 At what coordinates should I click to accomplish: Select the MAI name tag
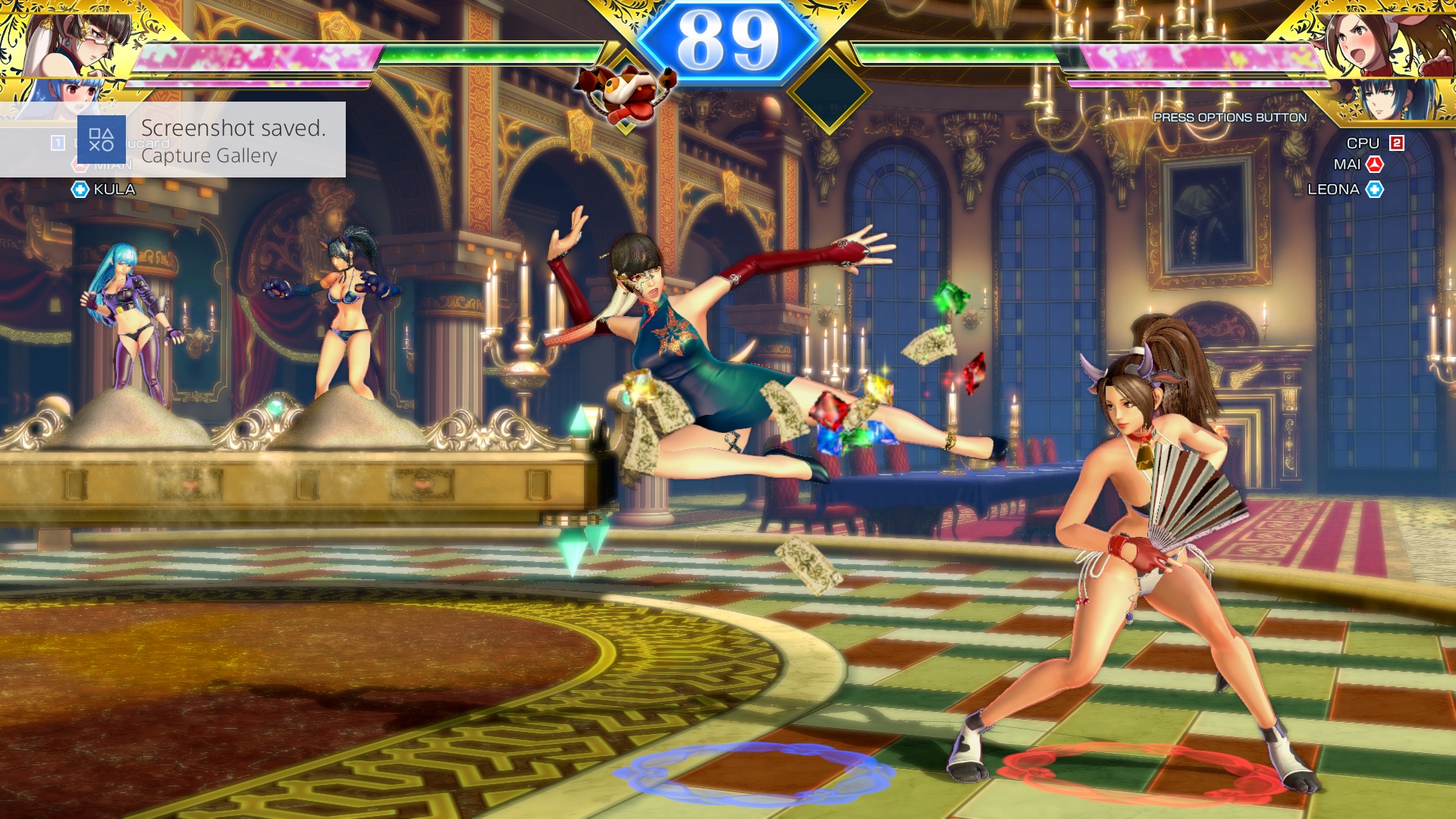coord(1348,165)
